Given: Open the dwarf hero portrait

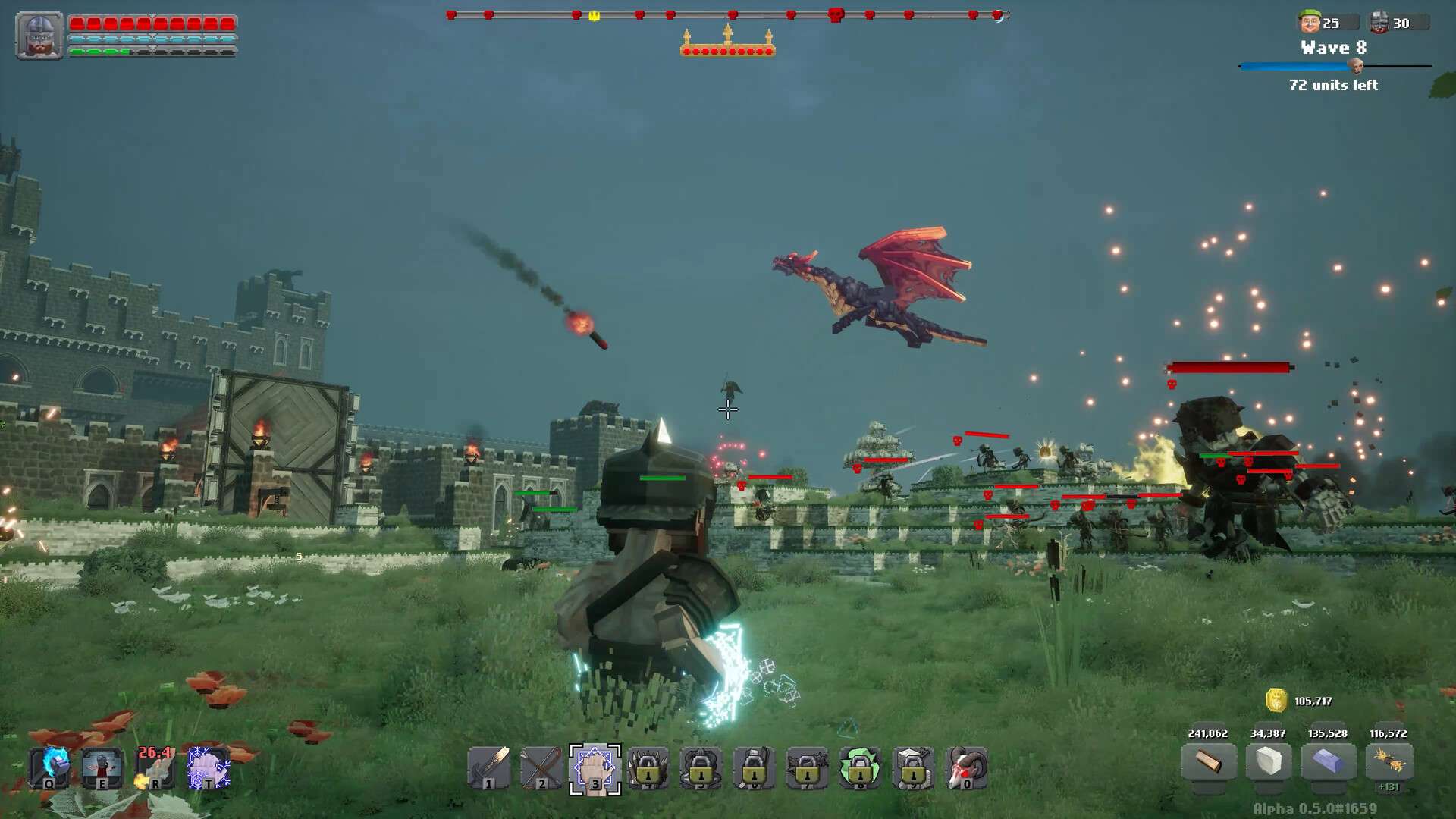Looking at the screenshot, I should 39,36.
